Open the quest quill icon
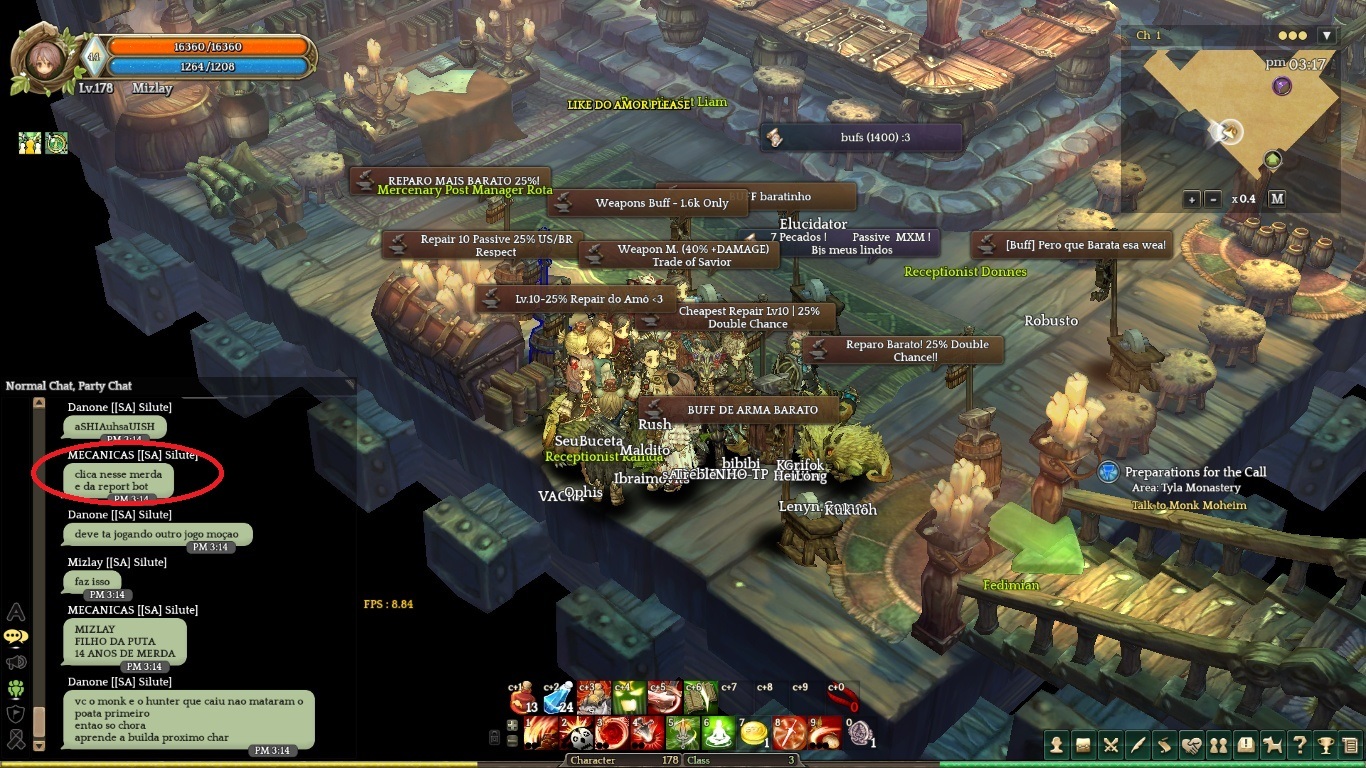This screenshot has width=1366, height=768. pyautogui.click(x=1137, y=745)
